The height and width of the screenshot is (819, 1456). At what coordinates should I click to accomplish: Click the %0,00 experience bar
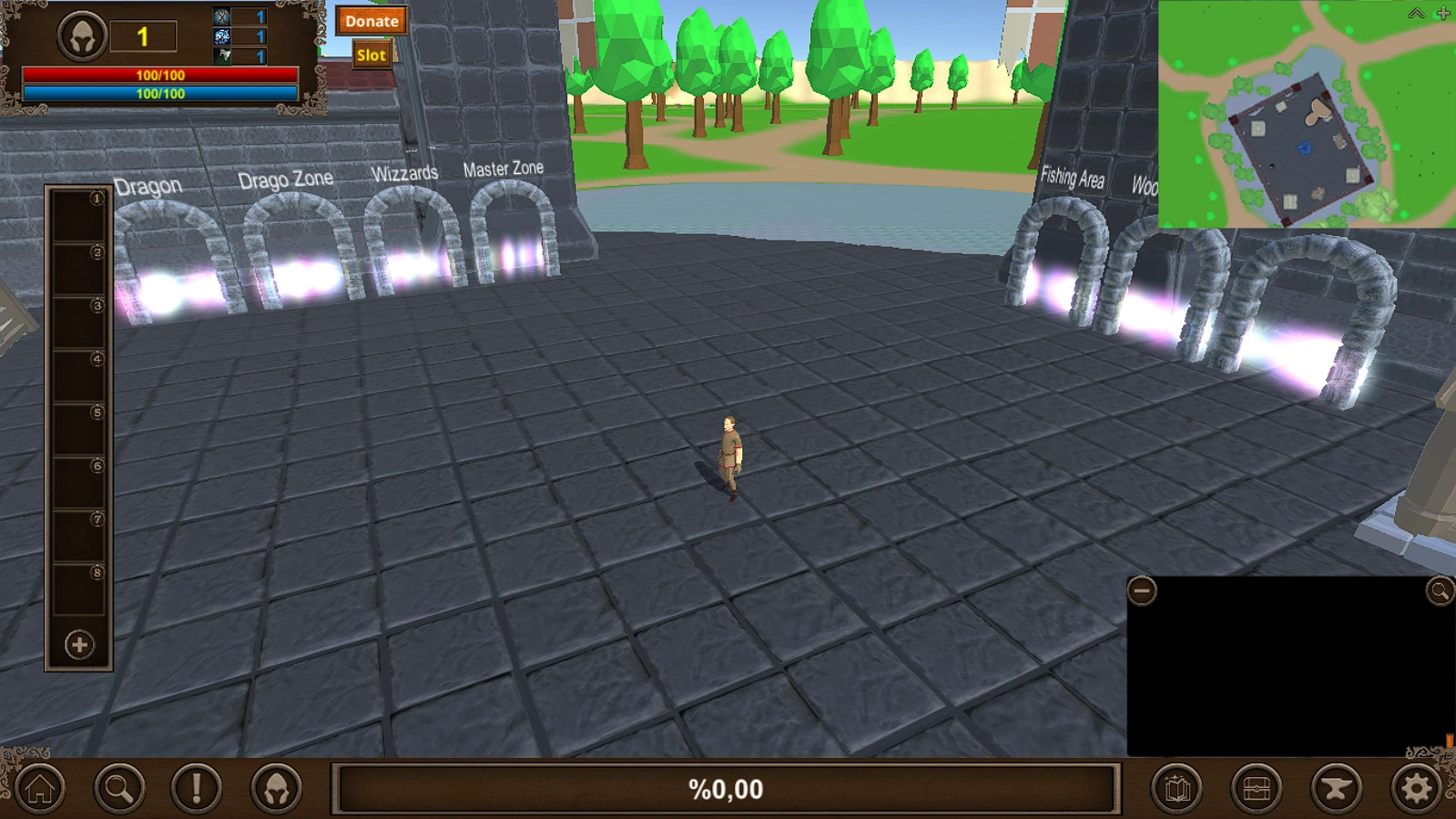[x=728, y=789]
